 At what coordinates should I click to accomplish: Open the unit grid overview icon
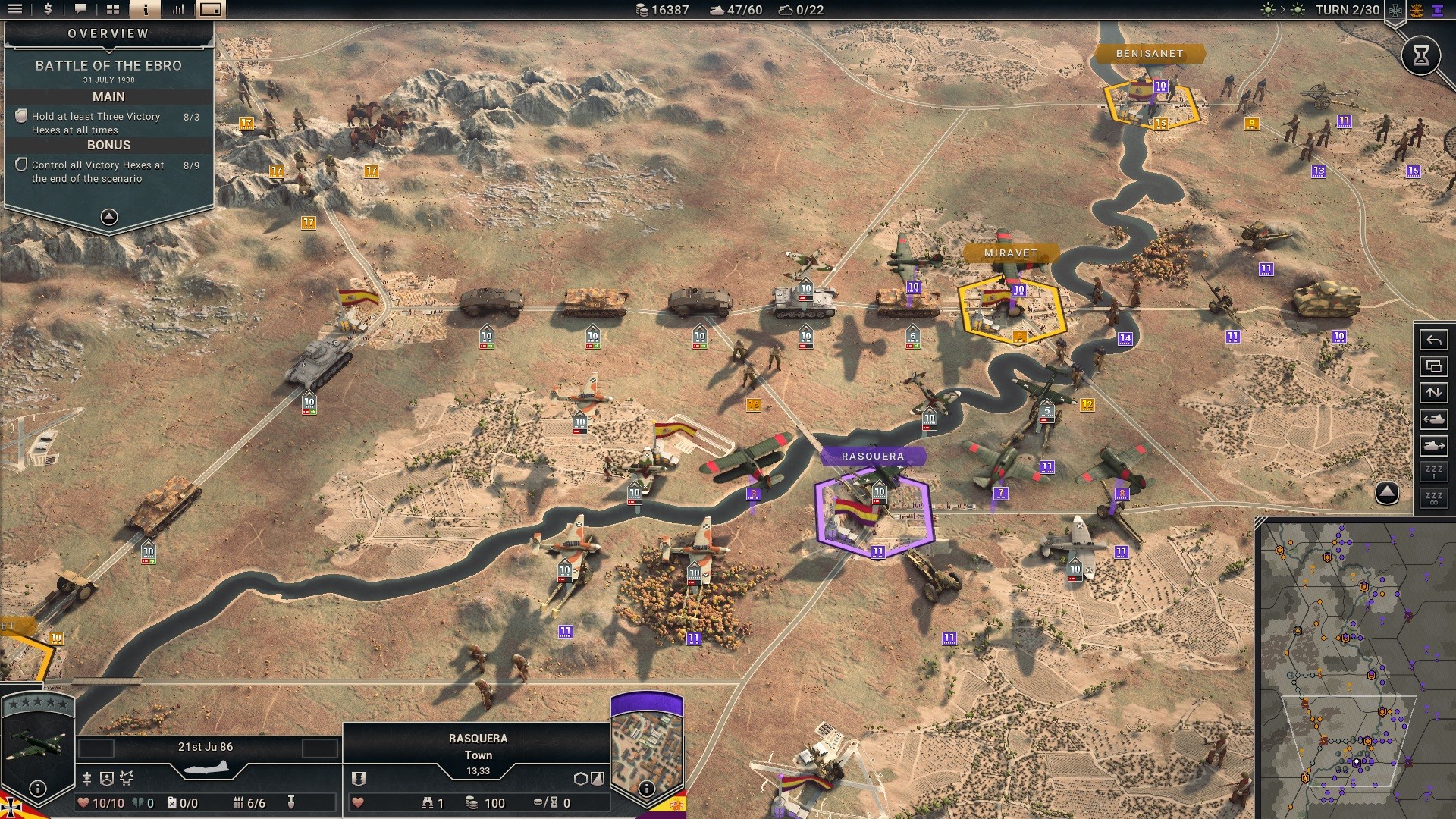pyautogui.click(x=112, y=10)
